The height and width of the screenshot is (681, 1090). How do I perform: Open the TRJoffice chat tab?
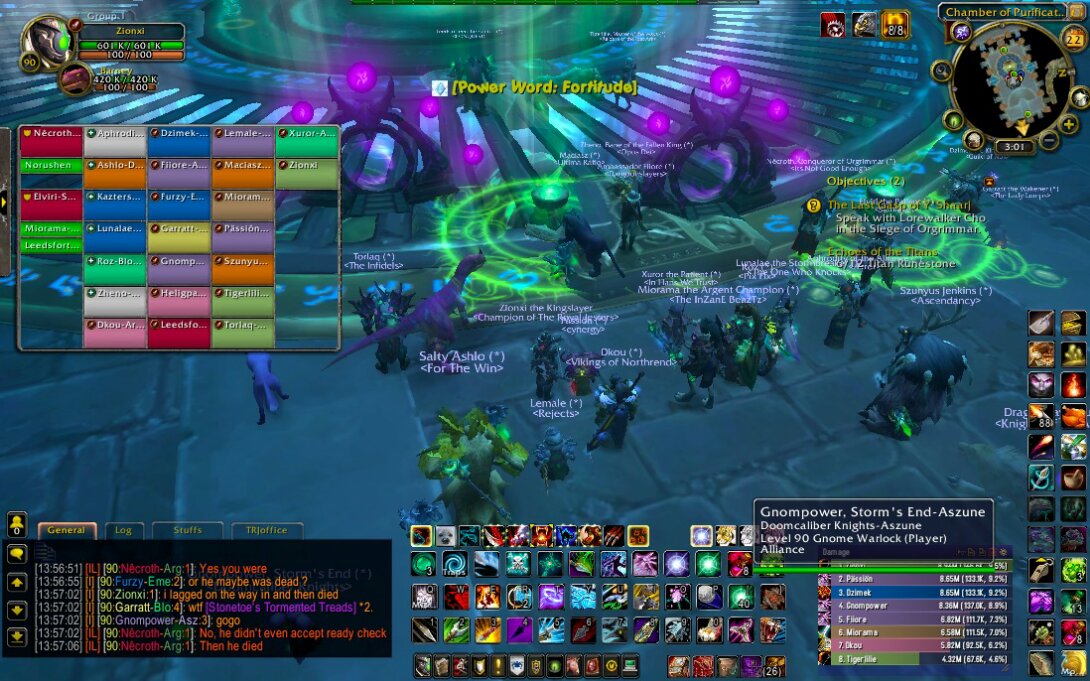point(267,531)
